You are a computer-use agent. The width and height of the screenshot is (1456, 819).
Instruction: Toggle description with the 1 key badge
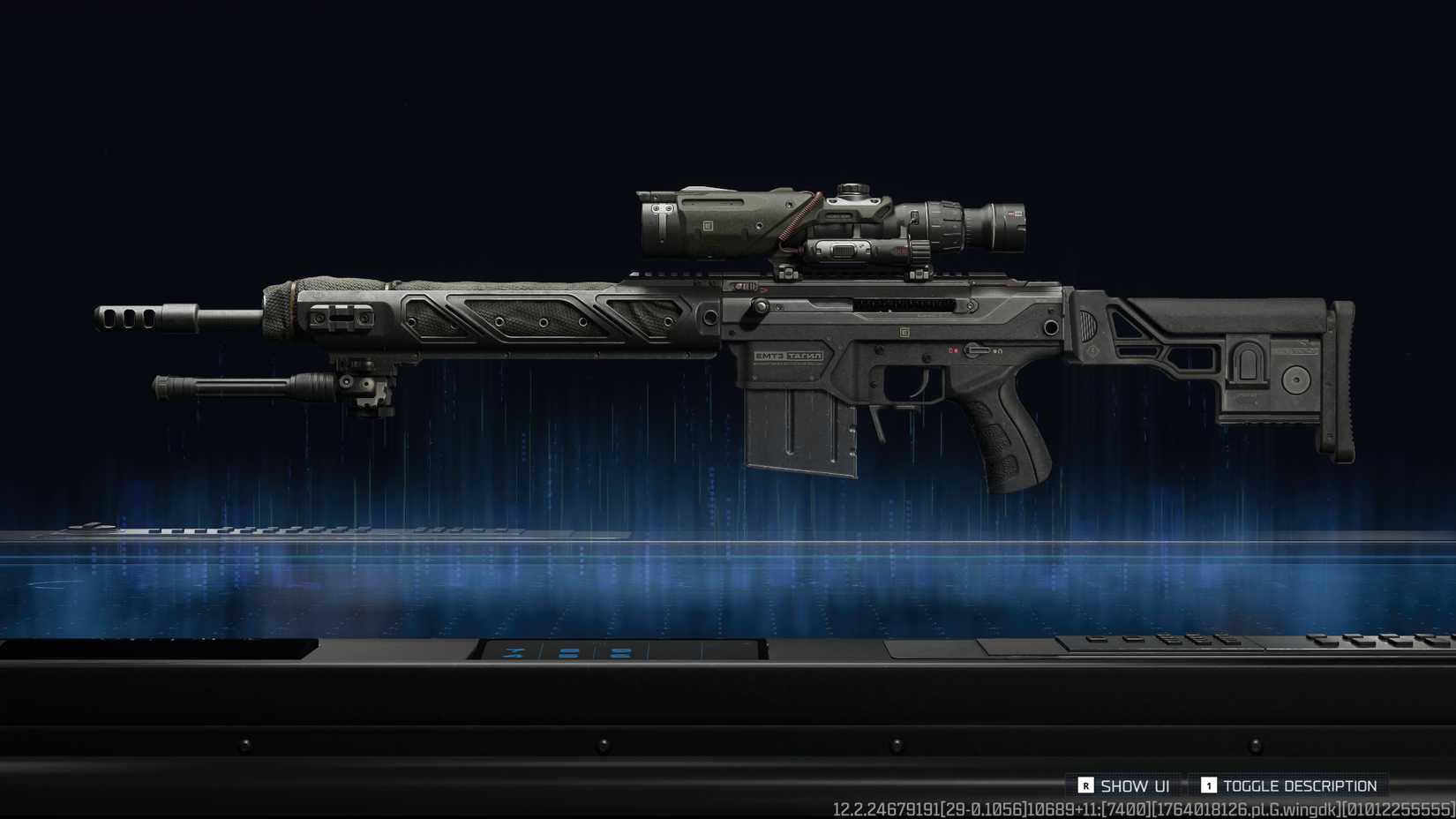(1210, 785)
